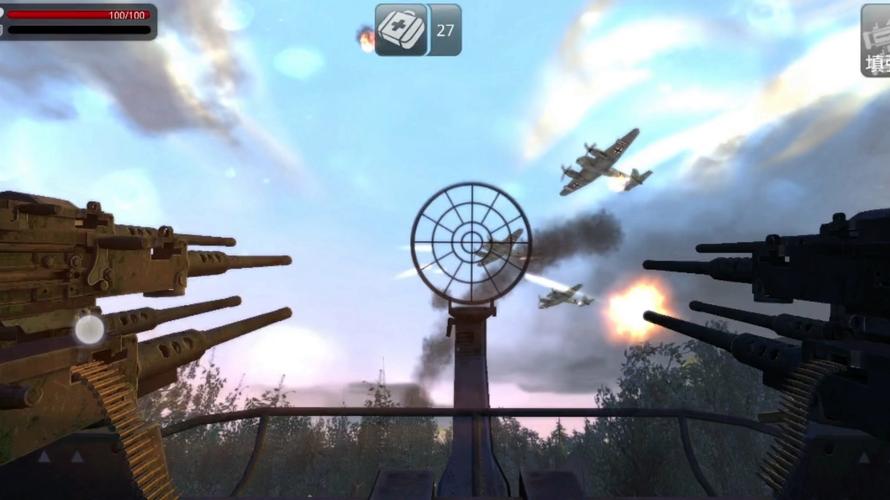Use the medkit icon
890x500 pixels.
(402, 30)
